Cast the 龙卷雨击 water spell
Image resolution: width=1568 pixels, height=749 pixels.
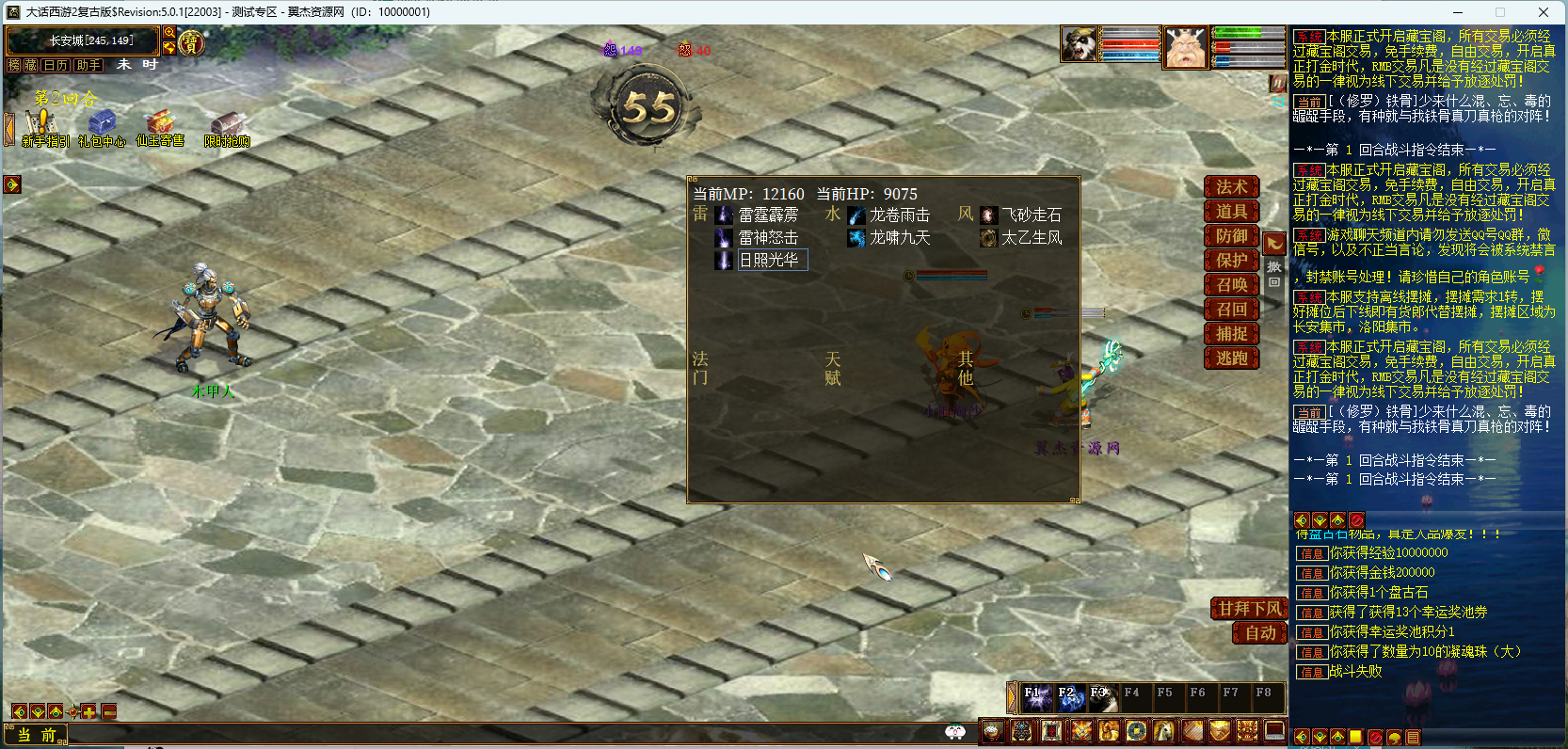[899, 215]
